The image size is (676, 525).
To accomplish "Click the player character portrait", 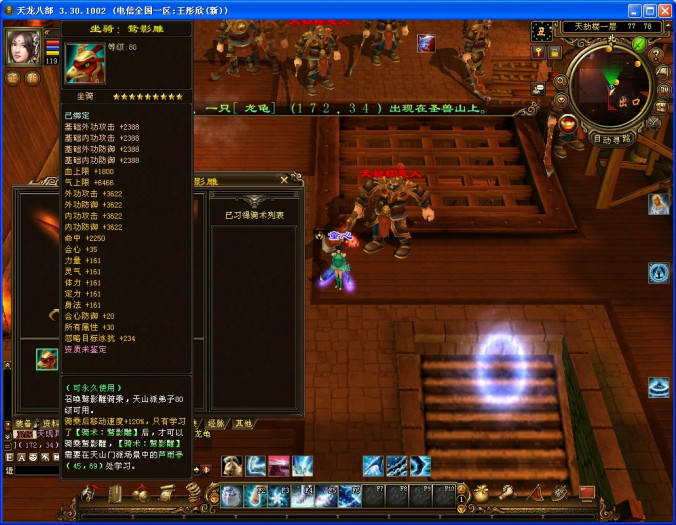I will (22, 46).
